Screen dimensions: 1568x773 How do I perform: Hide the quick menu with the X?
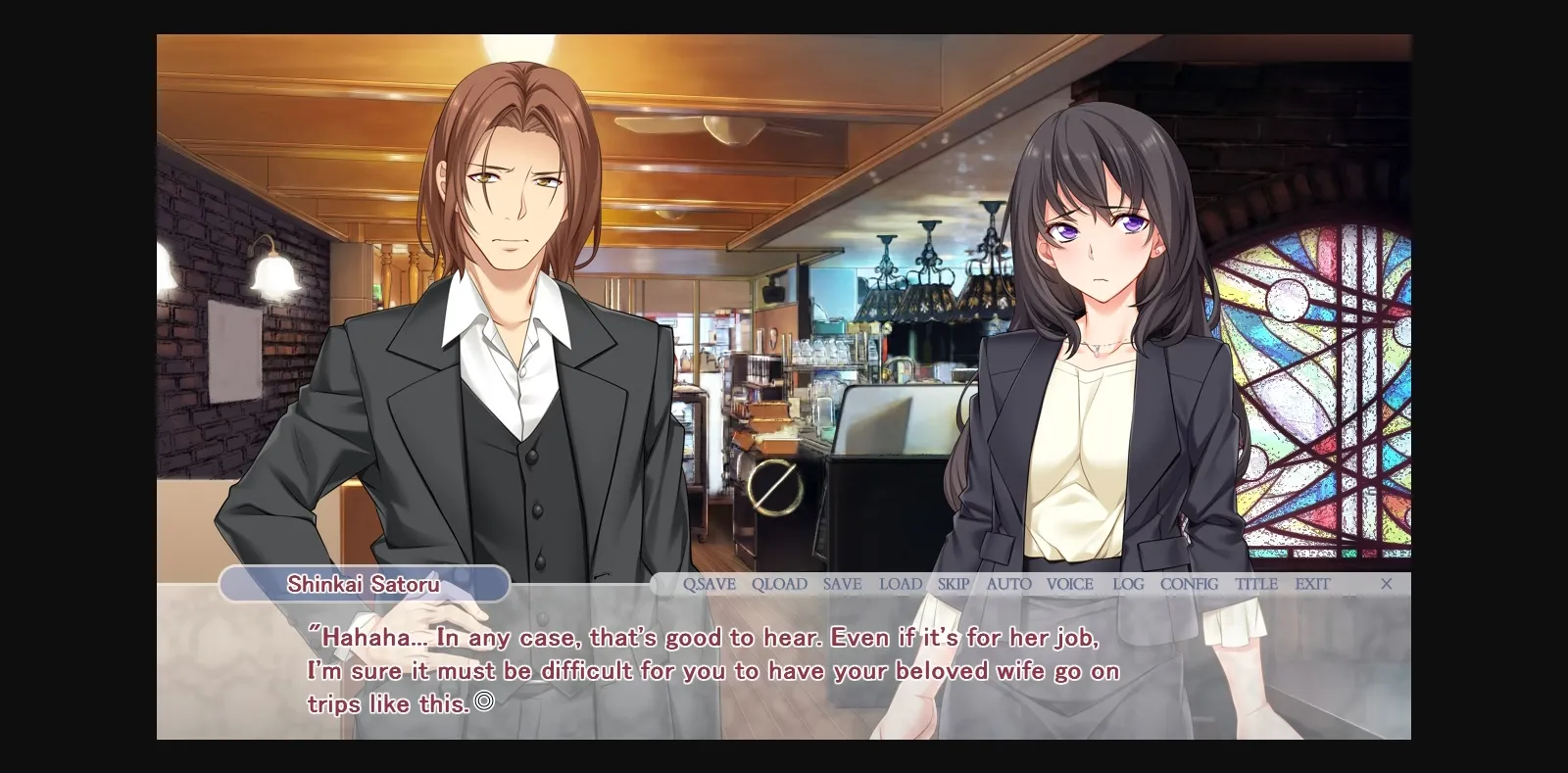click(x=1387, y=583)
